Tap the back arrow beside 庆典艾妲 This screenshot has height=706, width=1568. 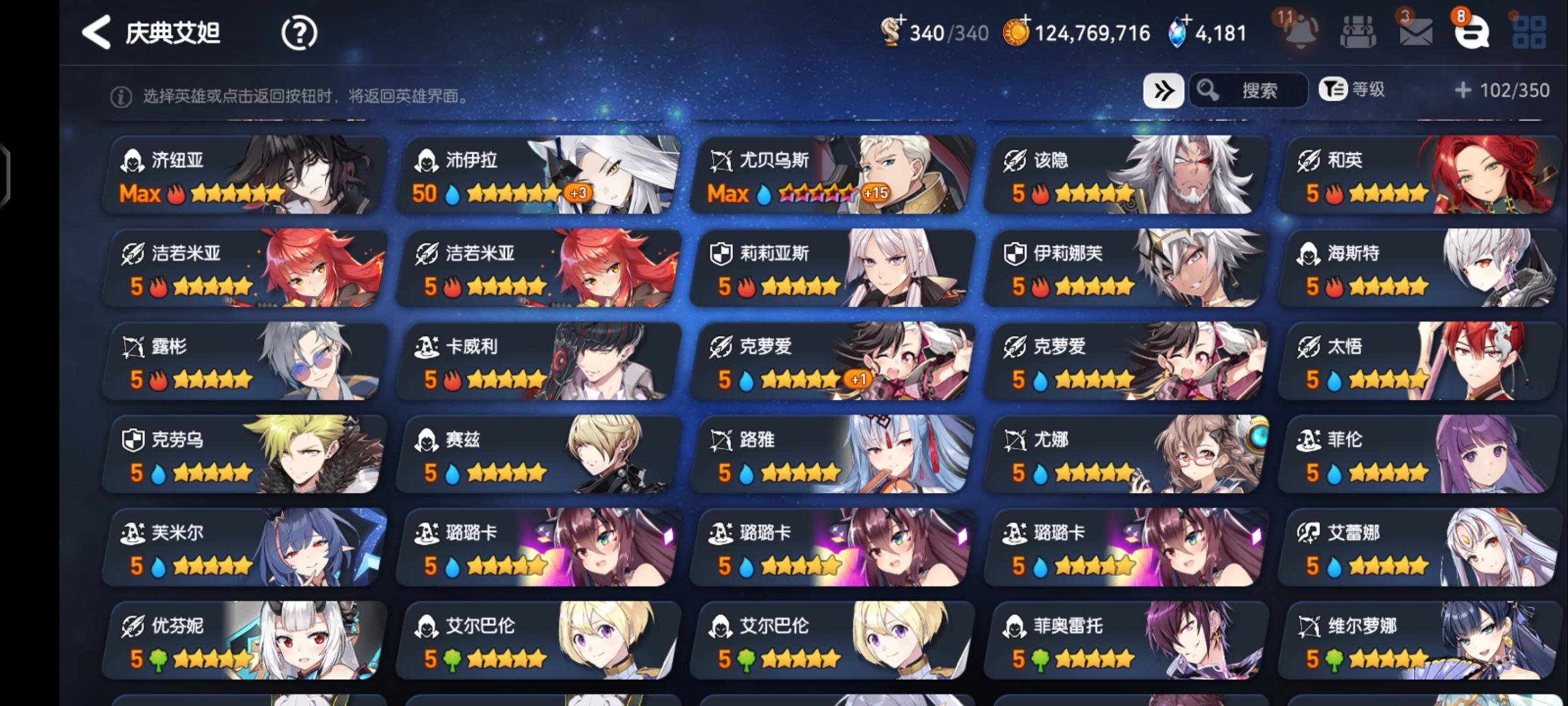click(97, 31)
